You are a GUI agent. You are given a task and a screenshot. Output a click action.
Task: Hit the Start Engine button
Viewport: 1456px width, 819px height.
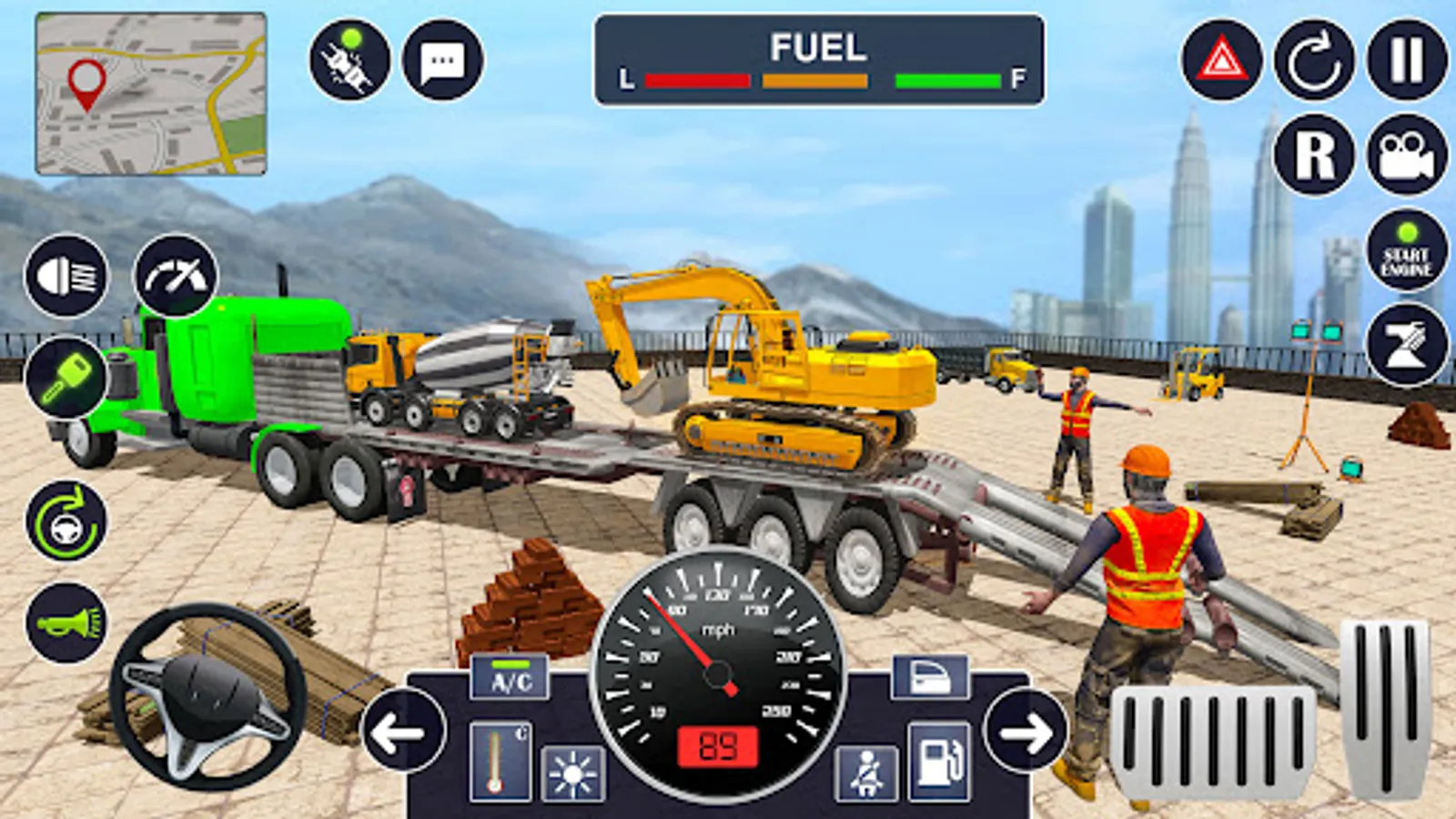tap(1407, 251)
